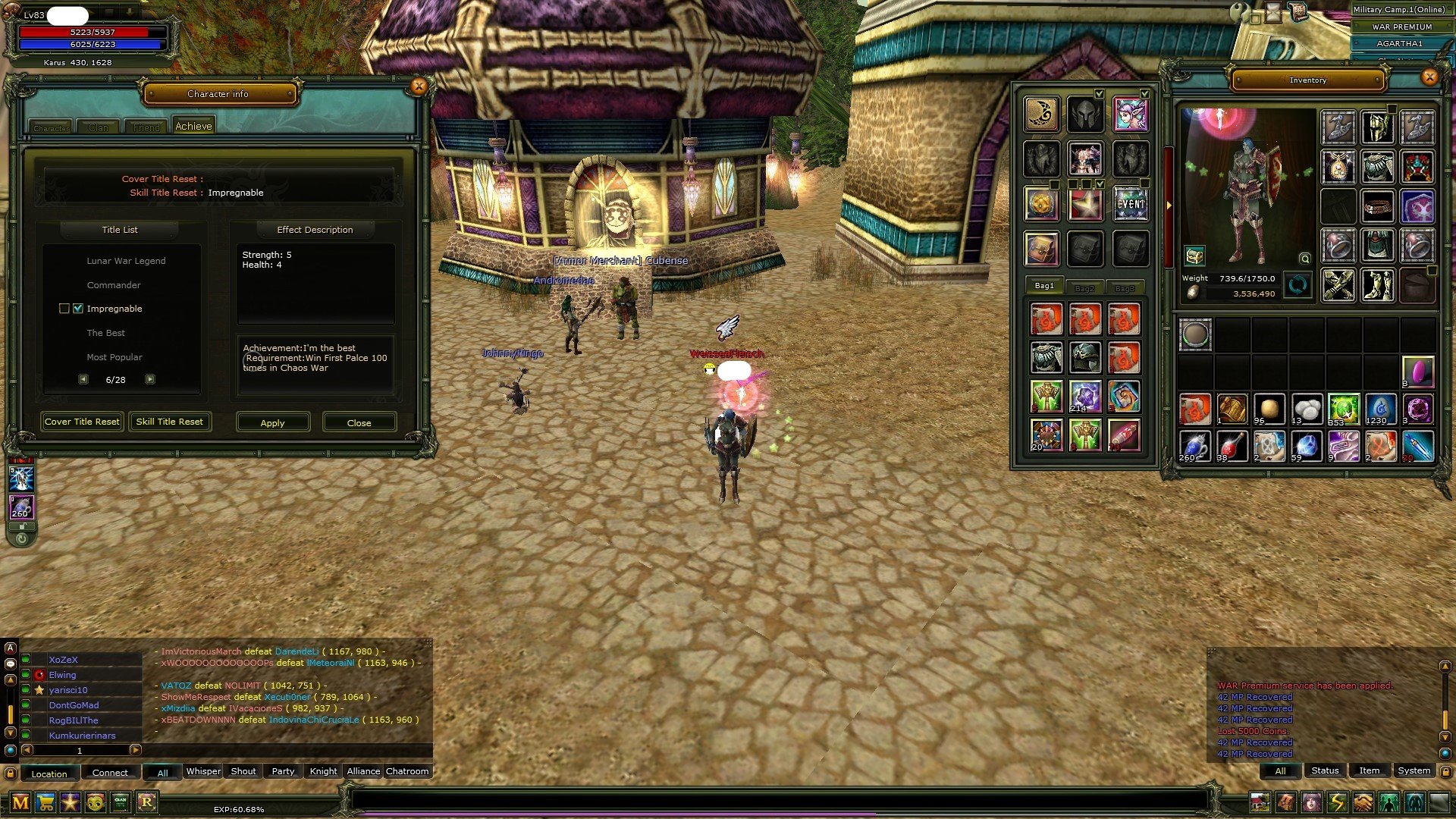Viewport: 1456px width, 819px height.
Task: Switch chat to Whisper channel
Action: tap(203, 771)
